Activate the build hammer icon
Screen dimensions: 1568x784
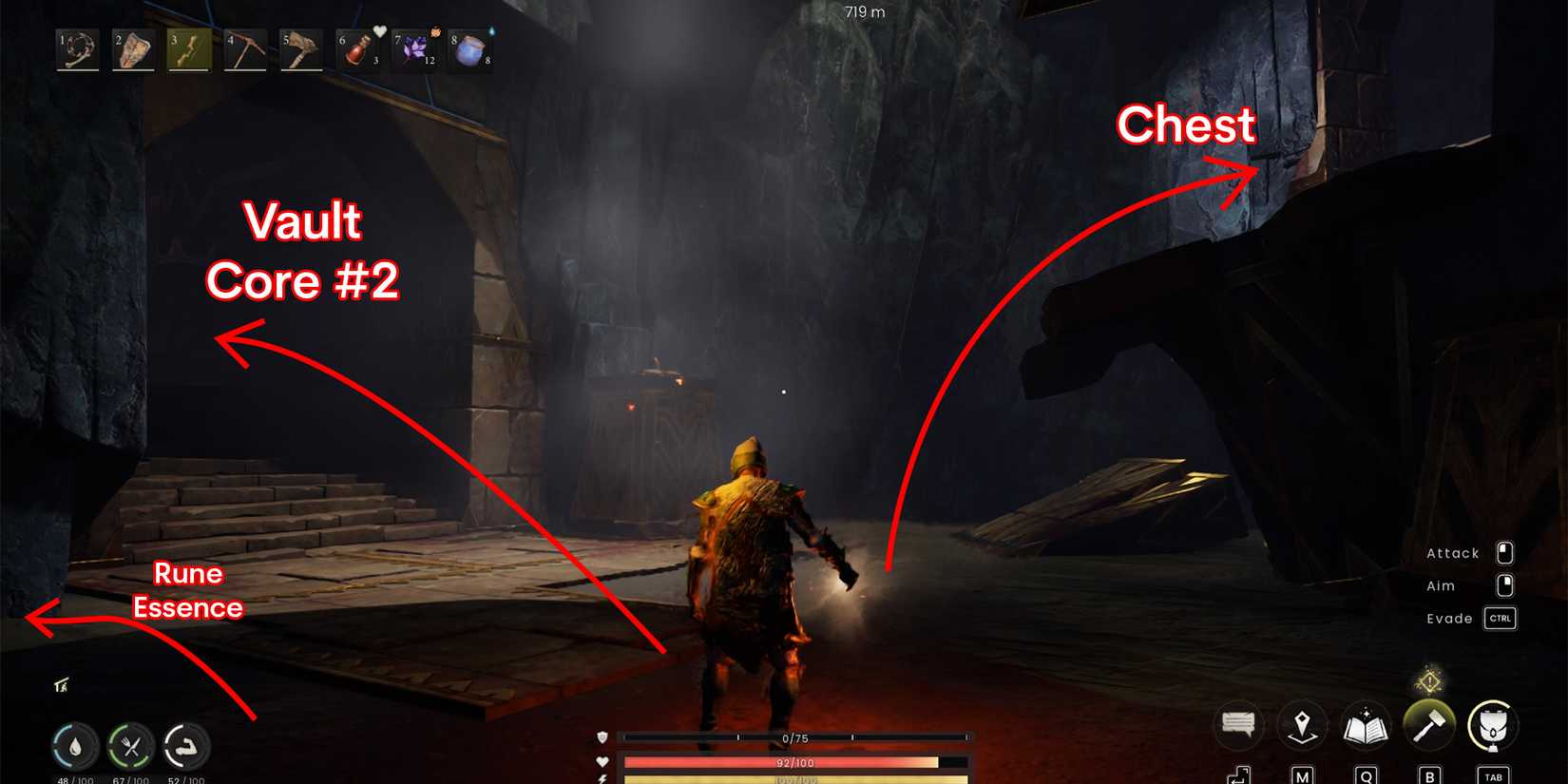1429,725
